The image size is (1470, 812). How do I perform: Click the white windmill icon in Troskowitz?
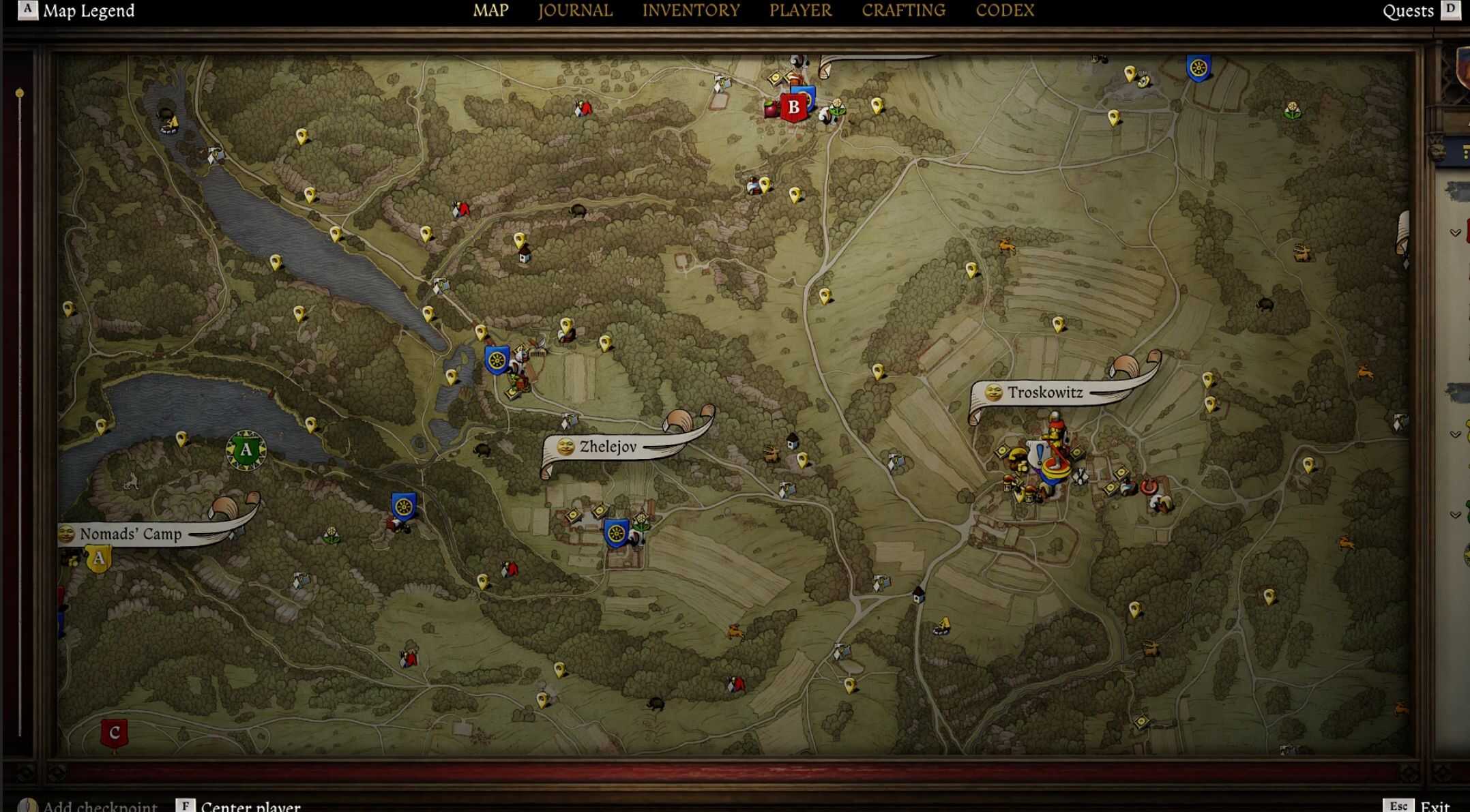(x=1080, y=476)
